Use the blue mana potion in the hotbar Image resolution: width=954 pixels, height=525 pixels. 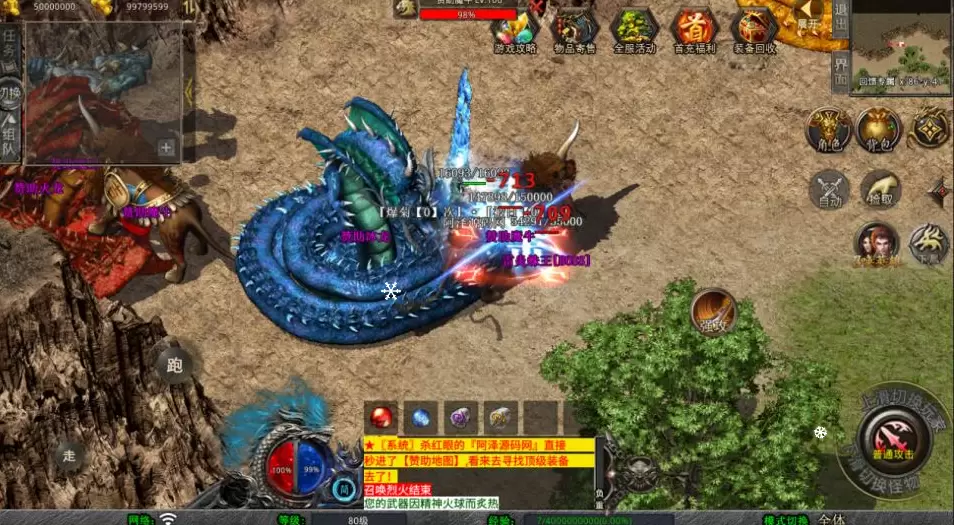point(421,417)
